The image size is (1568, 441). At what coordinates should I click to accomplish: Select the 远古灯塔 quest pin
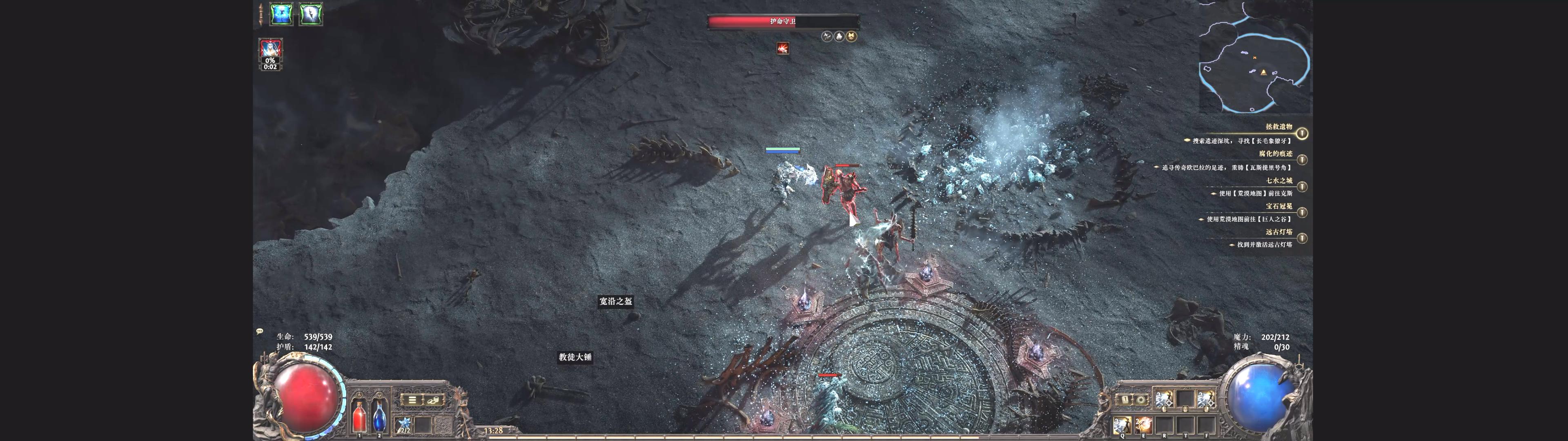(x=1301, y=238)
